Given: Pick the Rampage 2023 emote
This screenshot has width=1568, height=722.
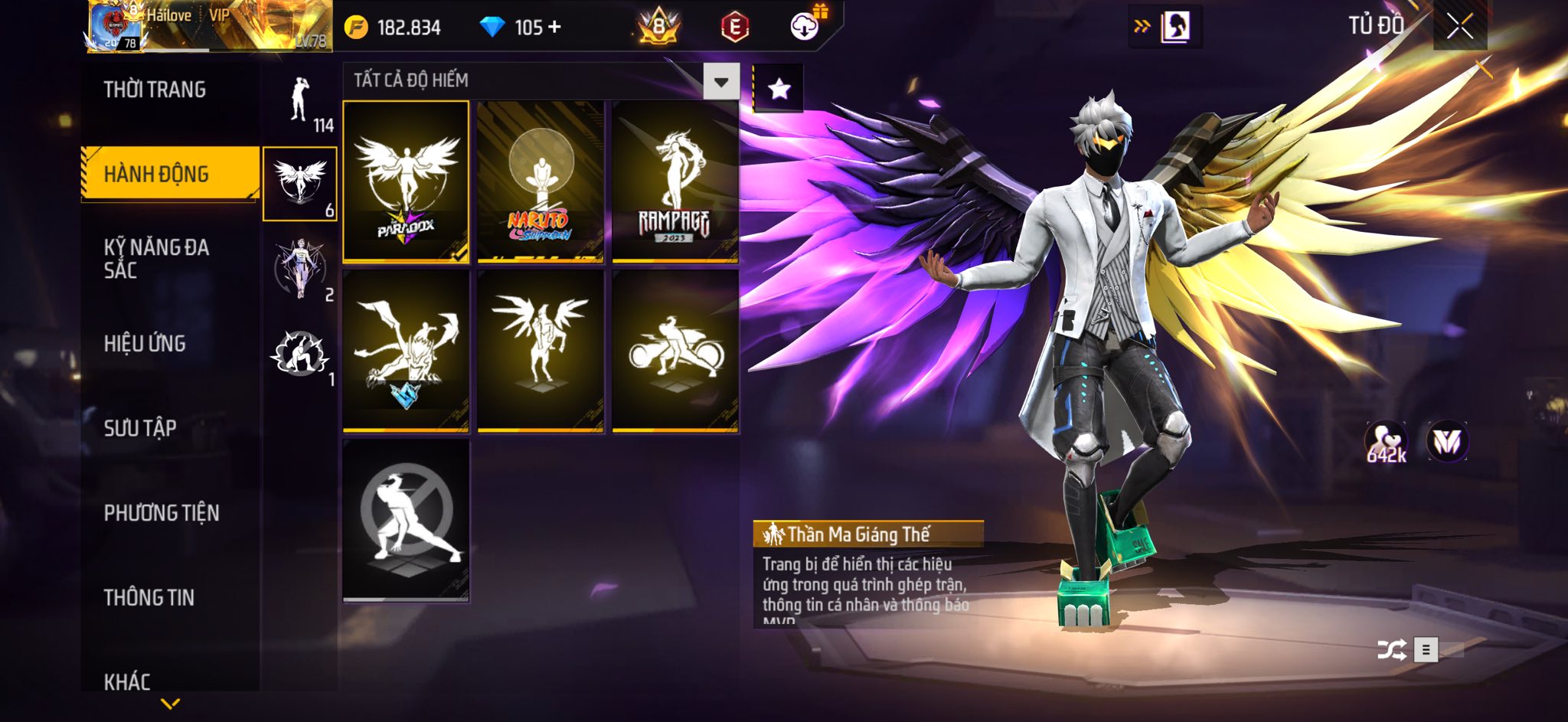Looking at the screenshot, I should [675, 181].
